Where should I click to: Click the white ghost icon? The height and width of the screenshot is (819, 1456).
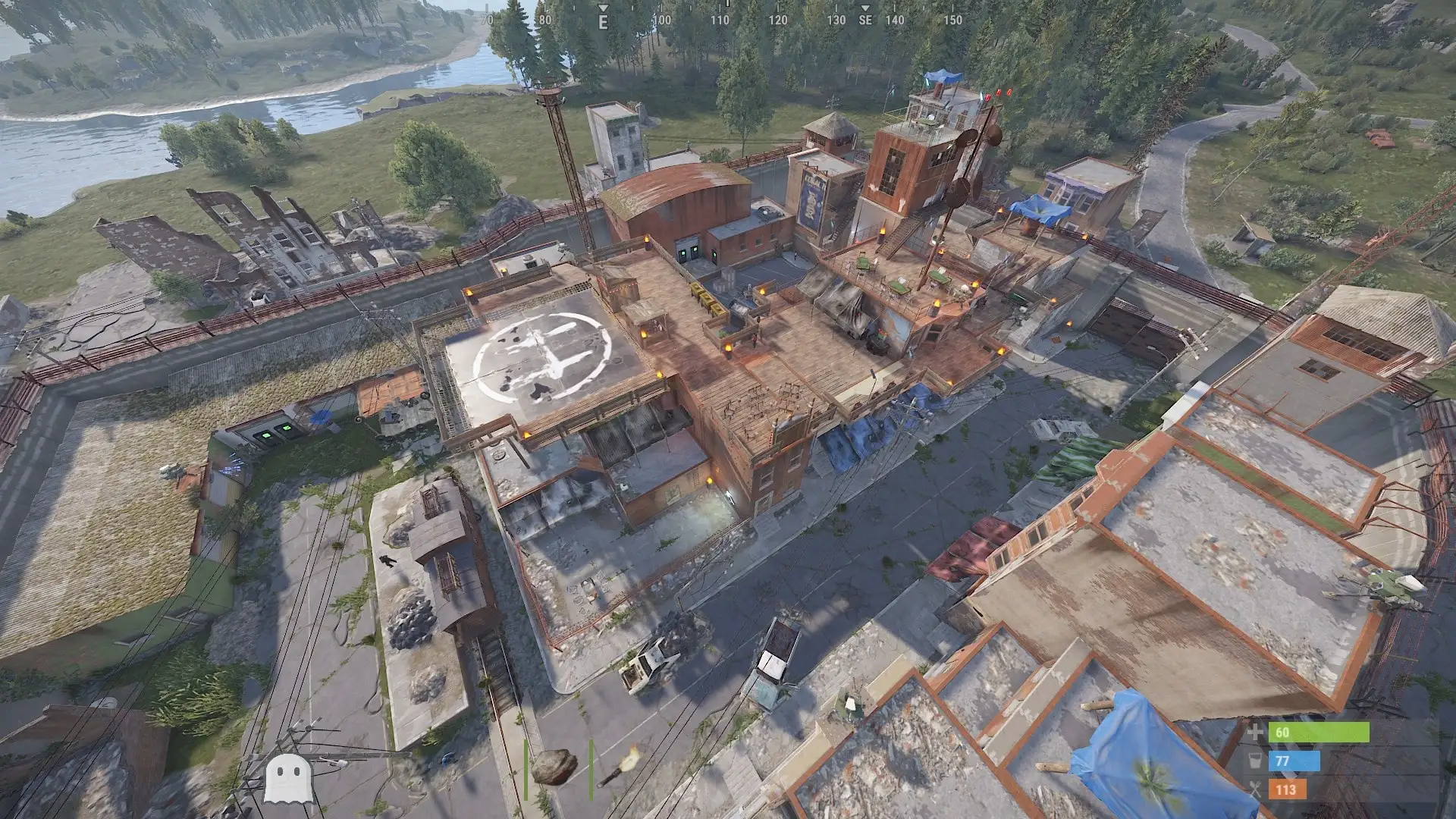tap(287, 777)
